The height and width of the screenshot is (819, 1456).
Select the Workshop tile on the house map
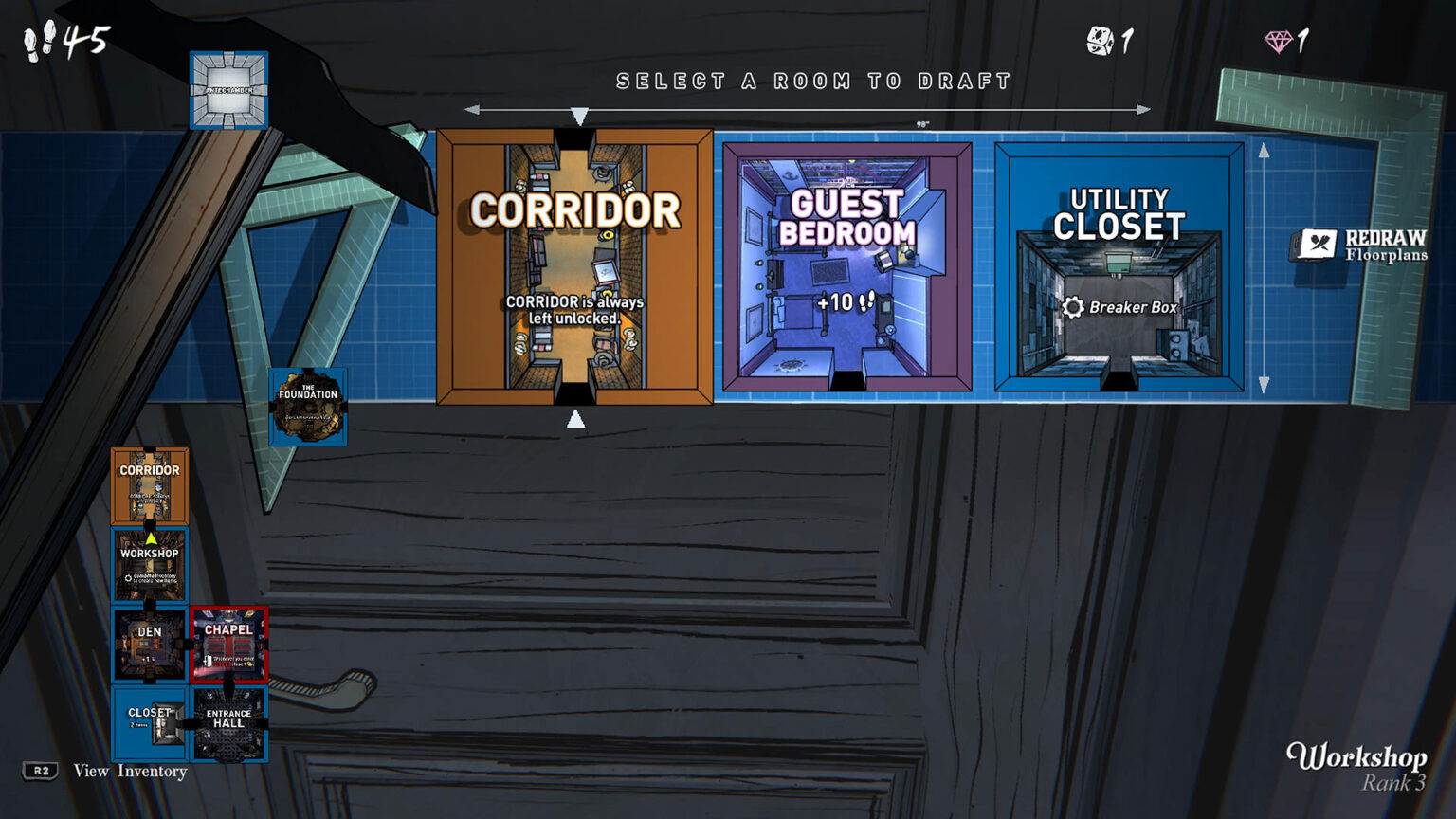point(150,566)
